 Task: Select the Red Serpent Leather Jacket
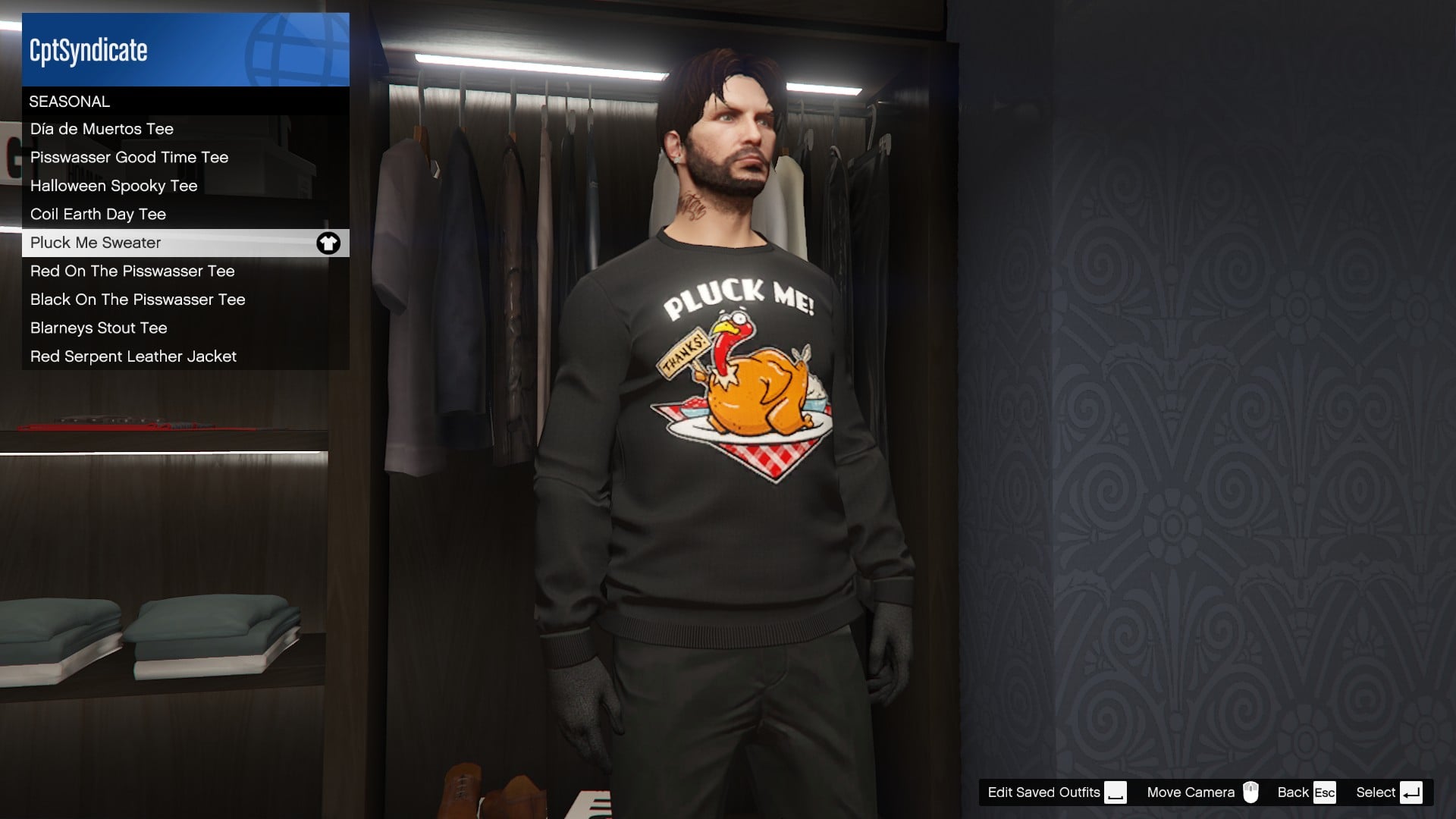(133, 356)
